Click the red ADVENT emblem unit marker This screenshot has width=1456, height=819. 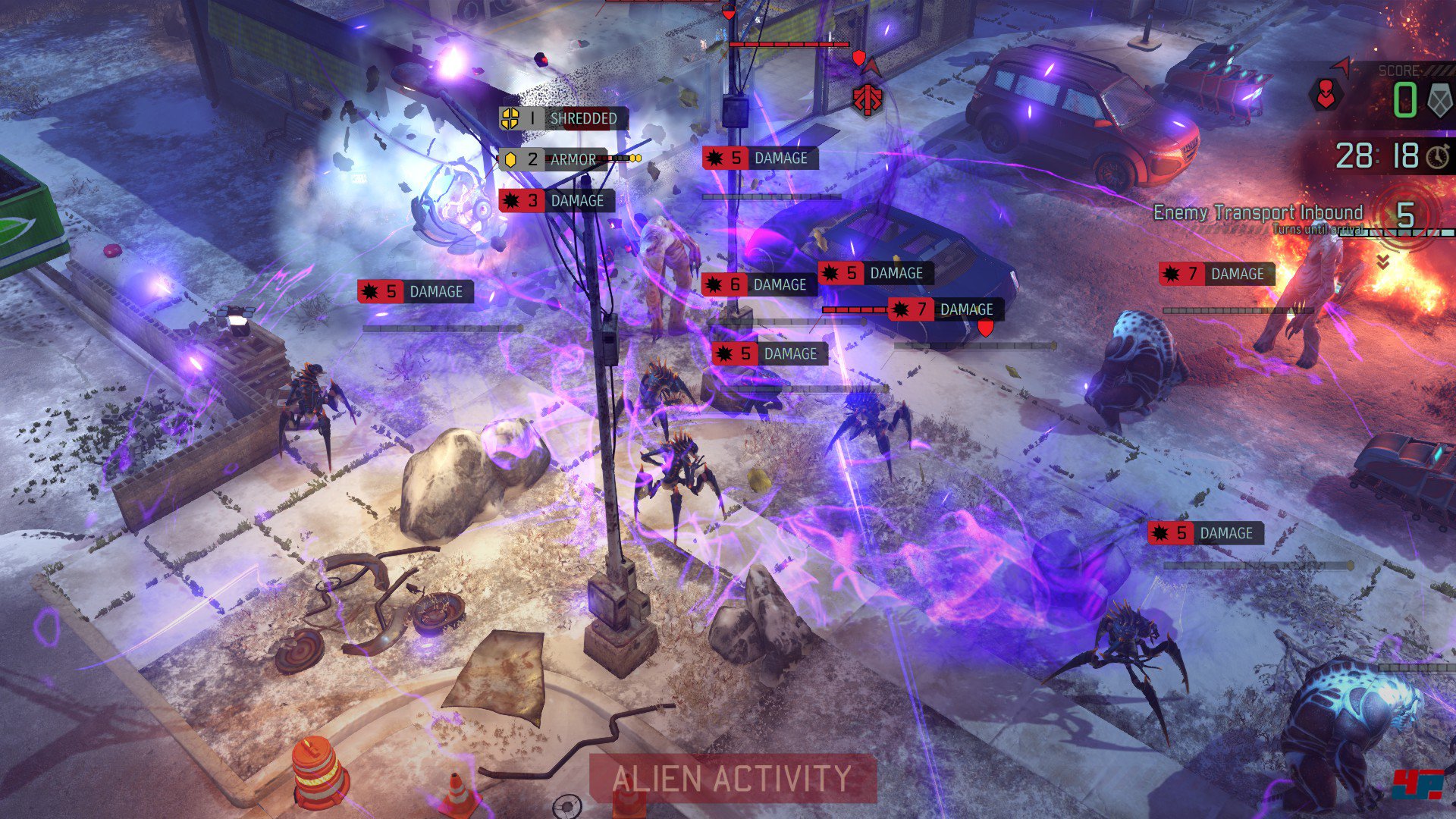coord(868,99)
